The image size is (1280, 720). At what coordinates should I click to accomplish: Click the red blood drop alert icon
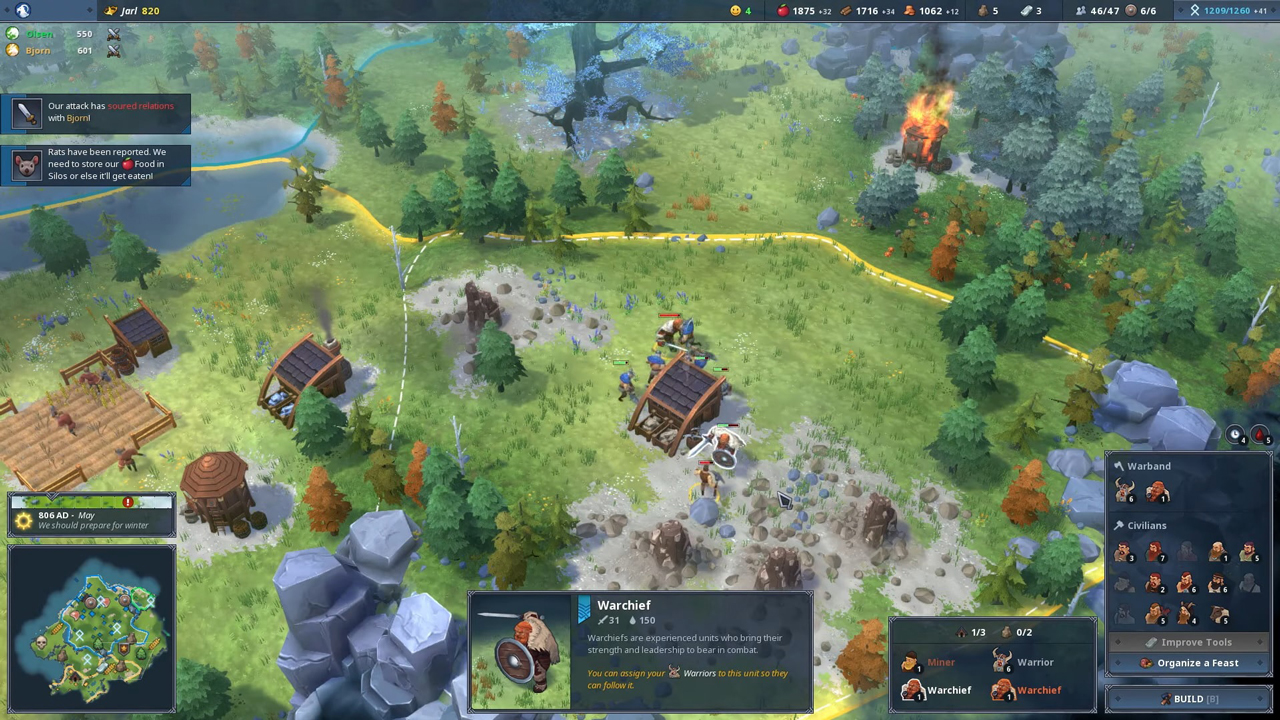1260,435
